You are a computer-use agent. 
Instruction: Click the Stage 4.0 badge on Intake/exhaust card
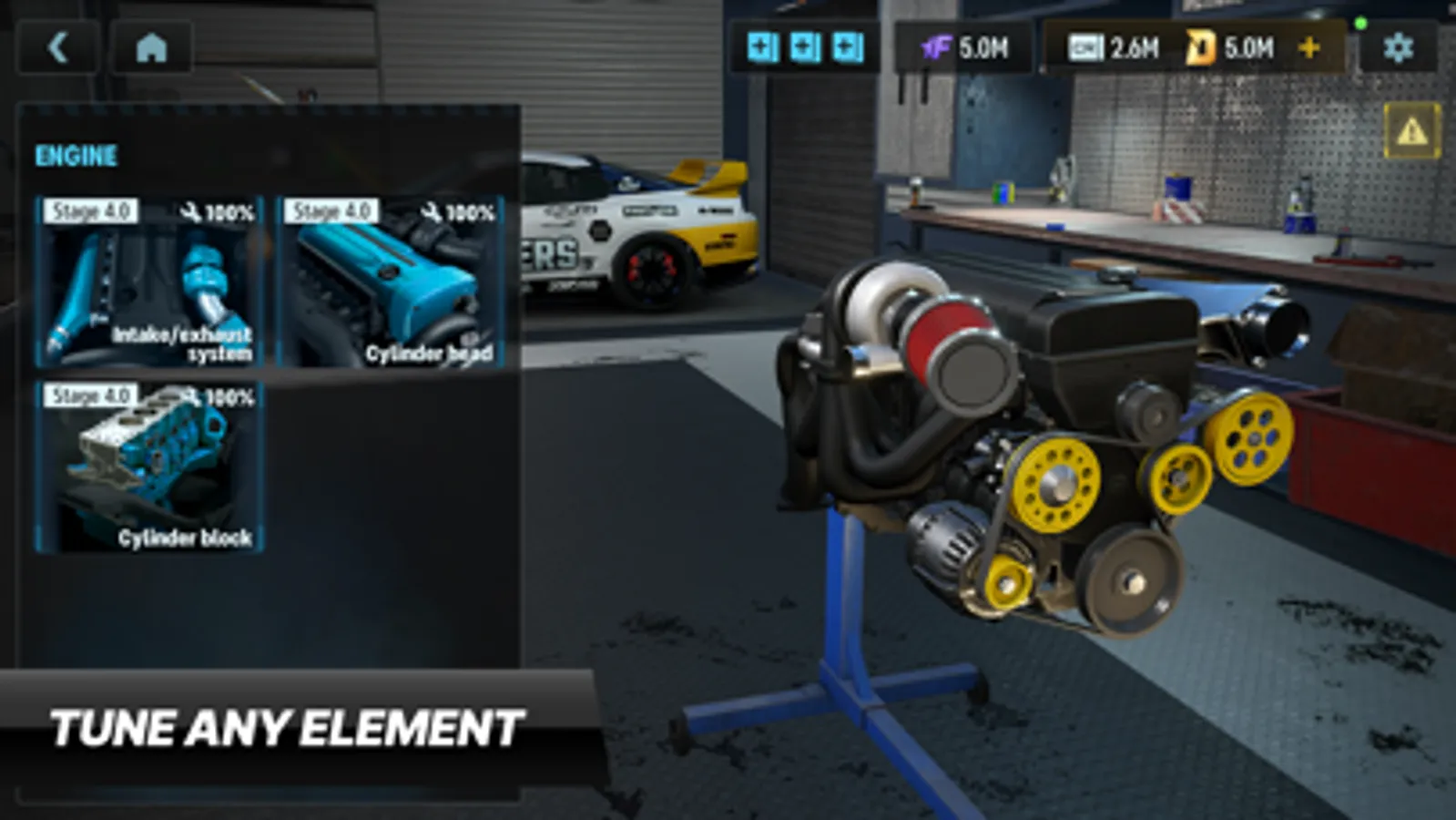click(91, 211)
